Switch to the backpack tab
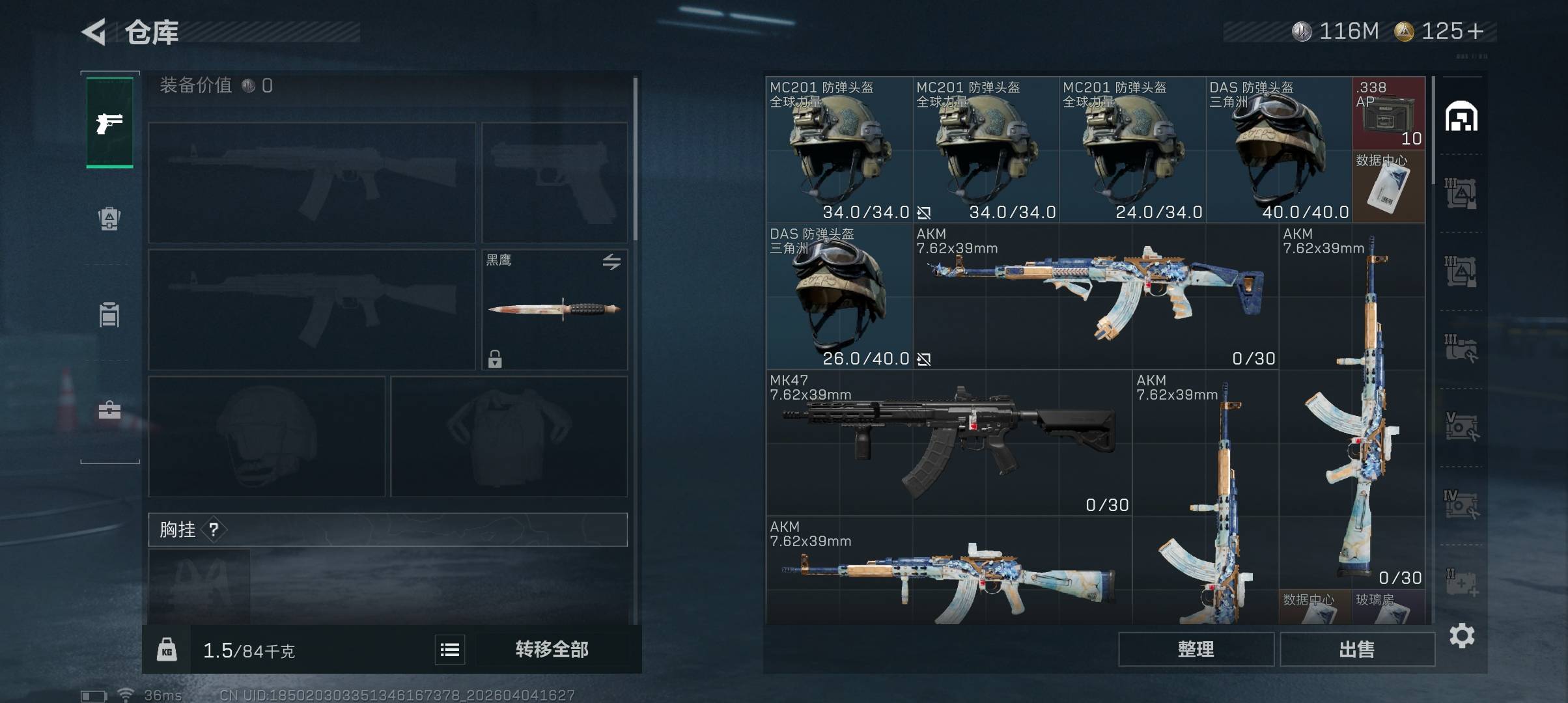Screen dimensions: 1568x703 (x=109, y=219)
